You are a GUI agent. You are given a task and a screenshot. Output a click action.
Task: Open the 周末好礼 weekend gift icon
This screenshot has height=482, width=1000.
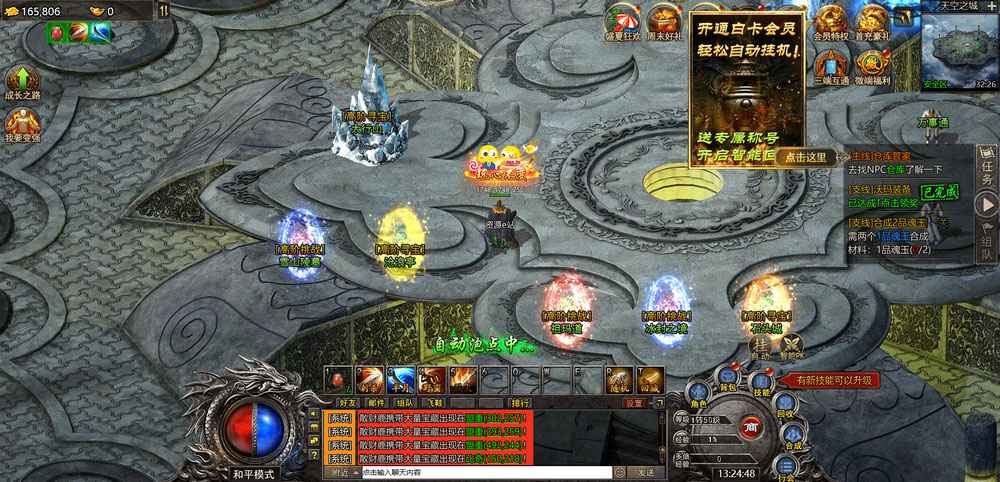tap(663, 20)
